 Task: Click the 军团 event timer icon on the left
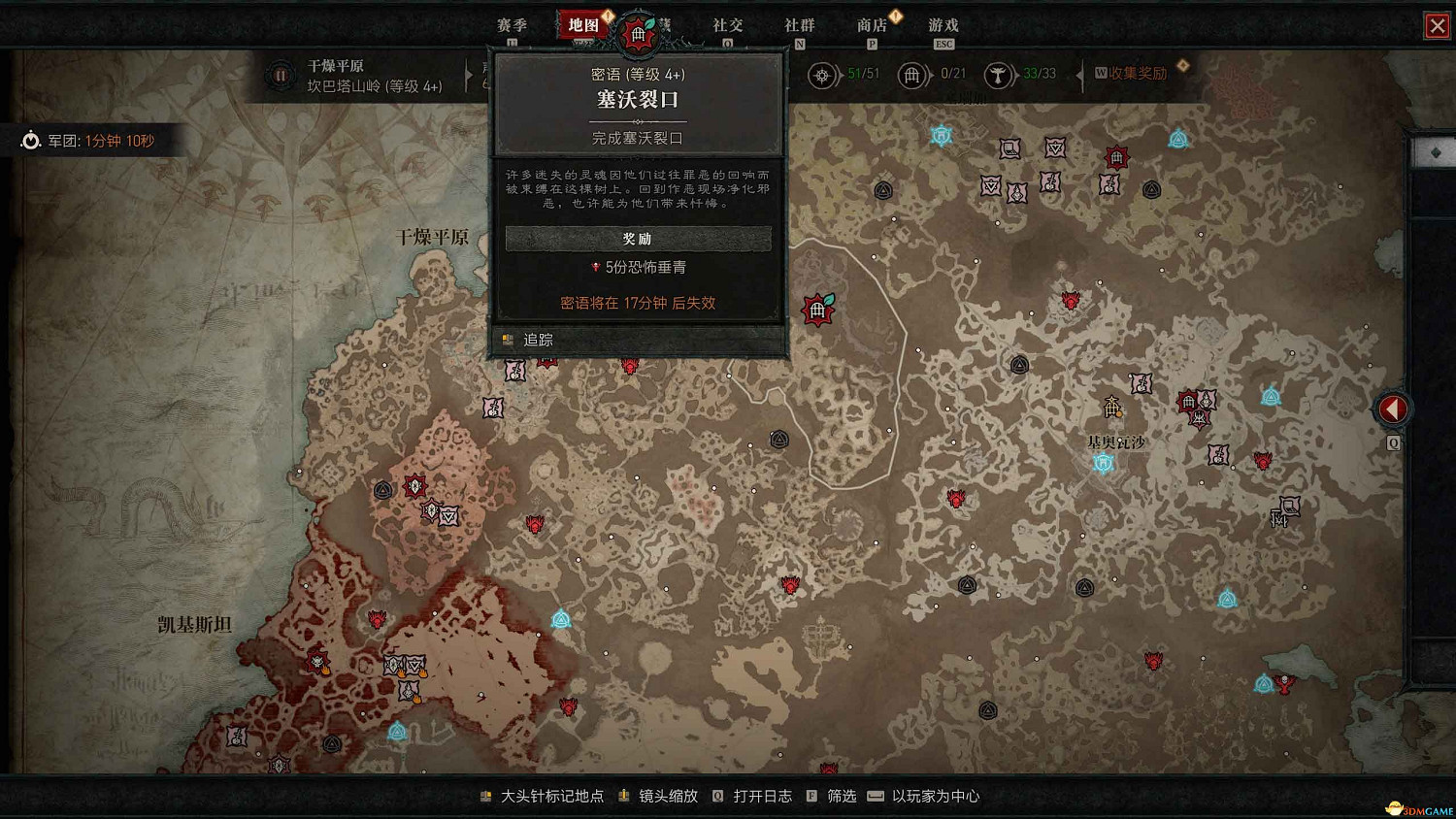30,141
